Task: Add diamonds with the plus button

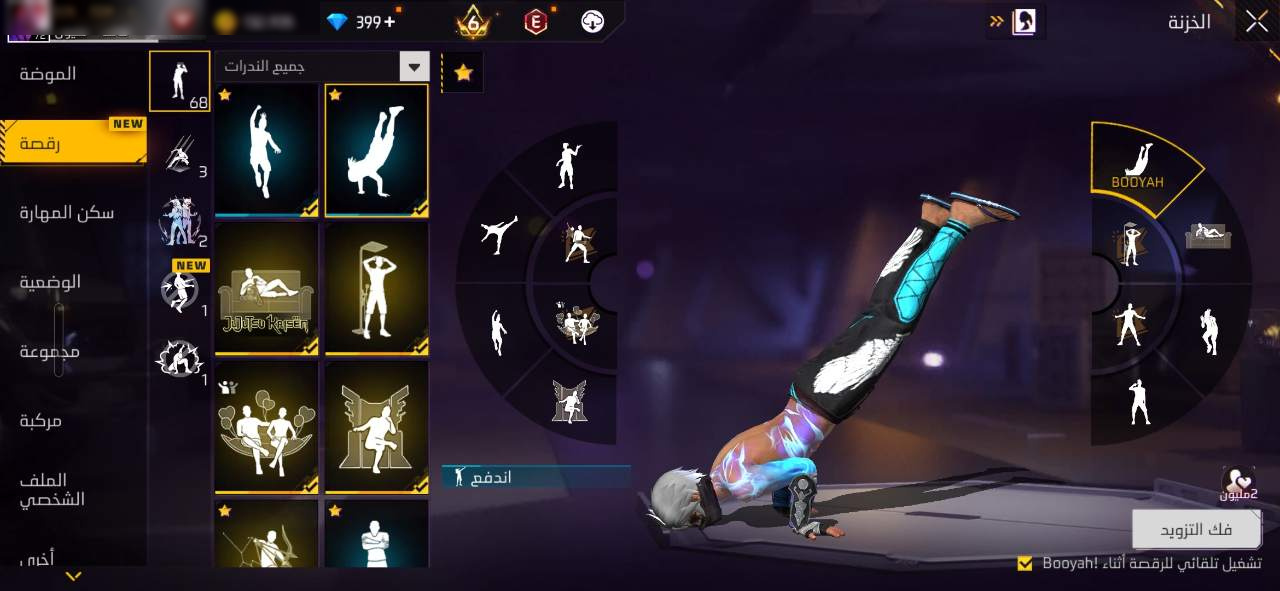Action: [x=389, y=21]
